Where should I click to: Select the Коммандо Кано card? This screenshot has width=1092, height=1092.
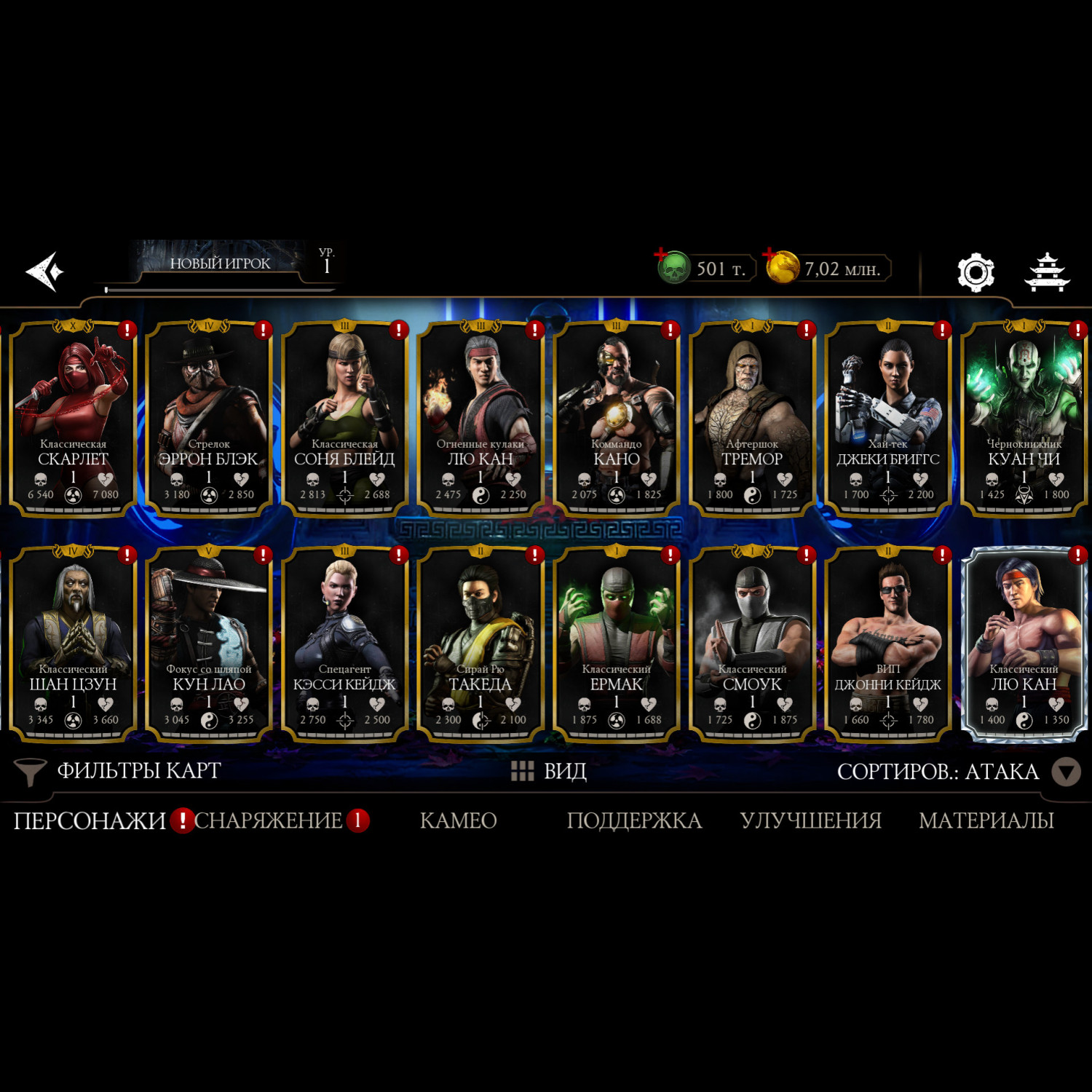tap(616, 419)
